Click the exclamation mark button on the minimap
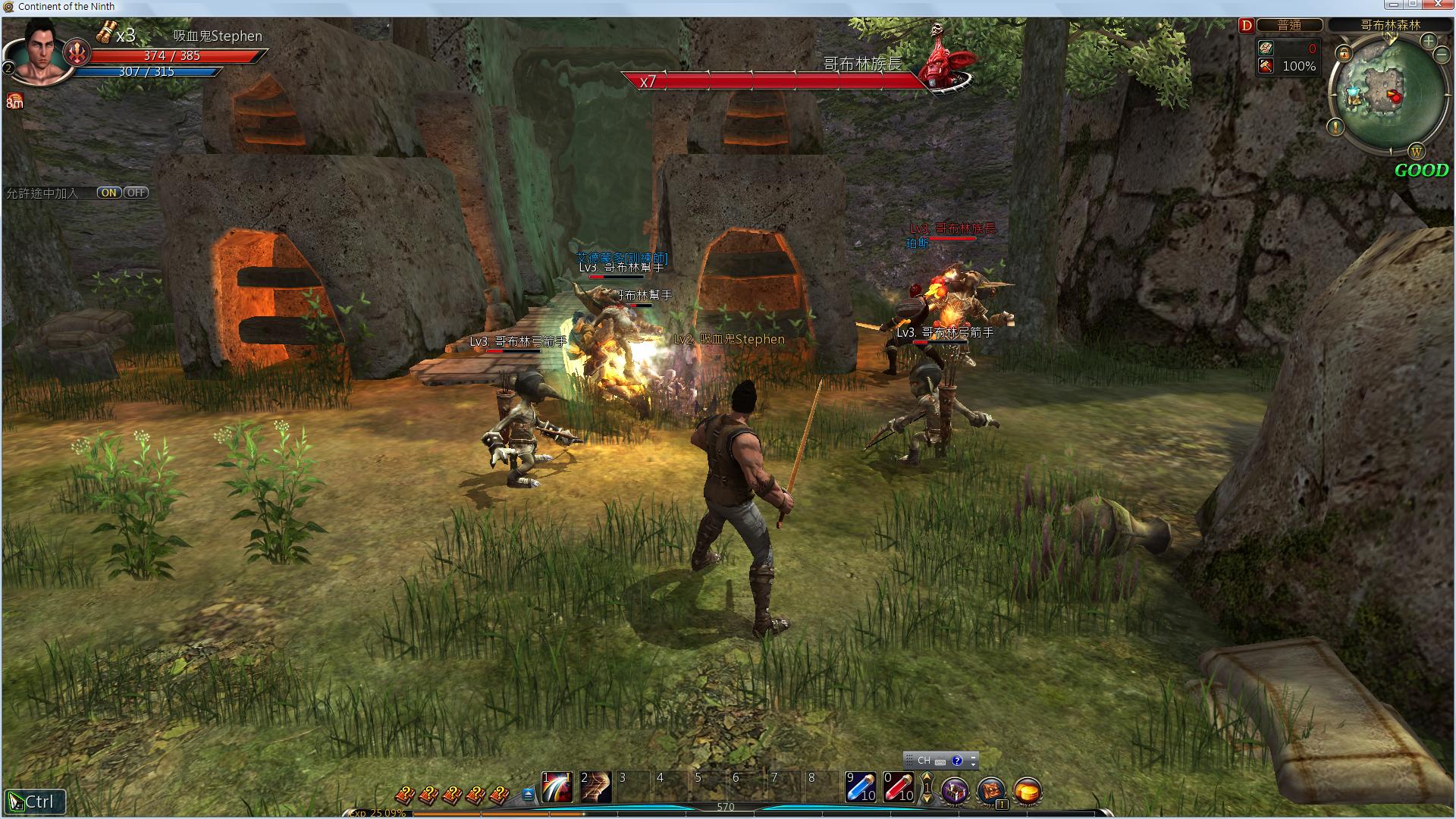Viewport: 1456px width, 819px height. click(x=1335, y=127)
